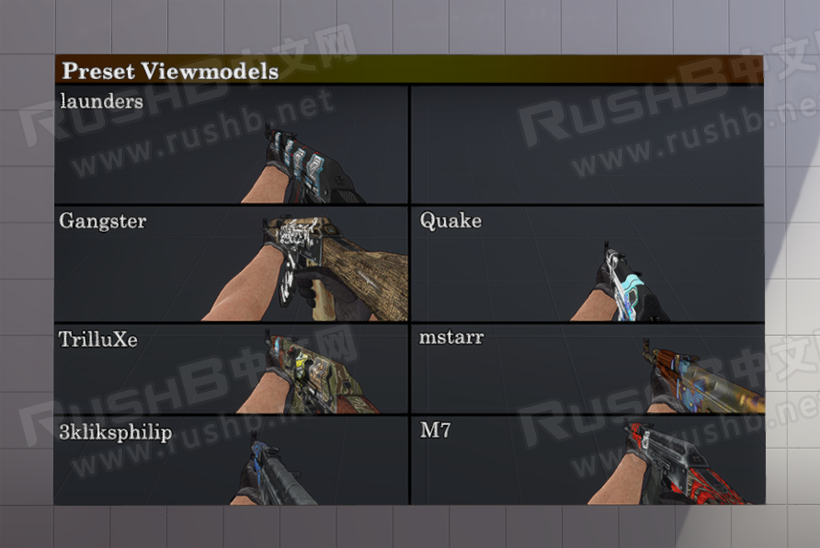Apply the M7 viewmodel preset
Image resolution: width=820 pixels, height=548 pixels.
587,461
